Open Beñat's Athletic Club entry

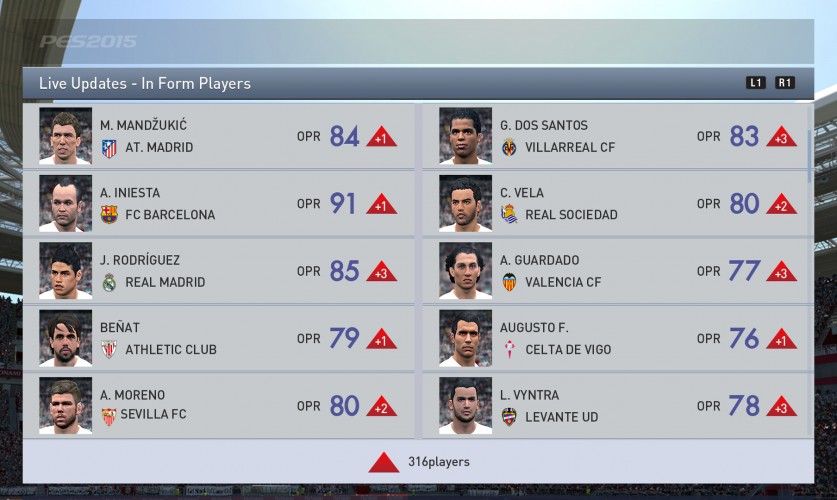click(218, 338)
